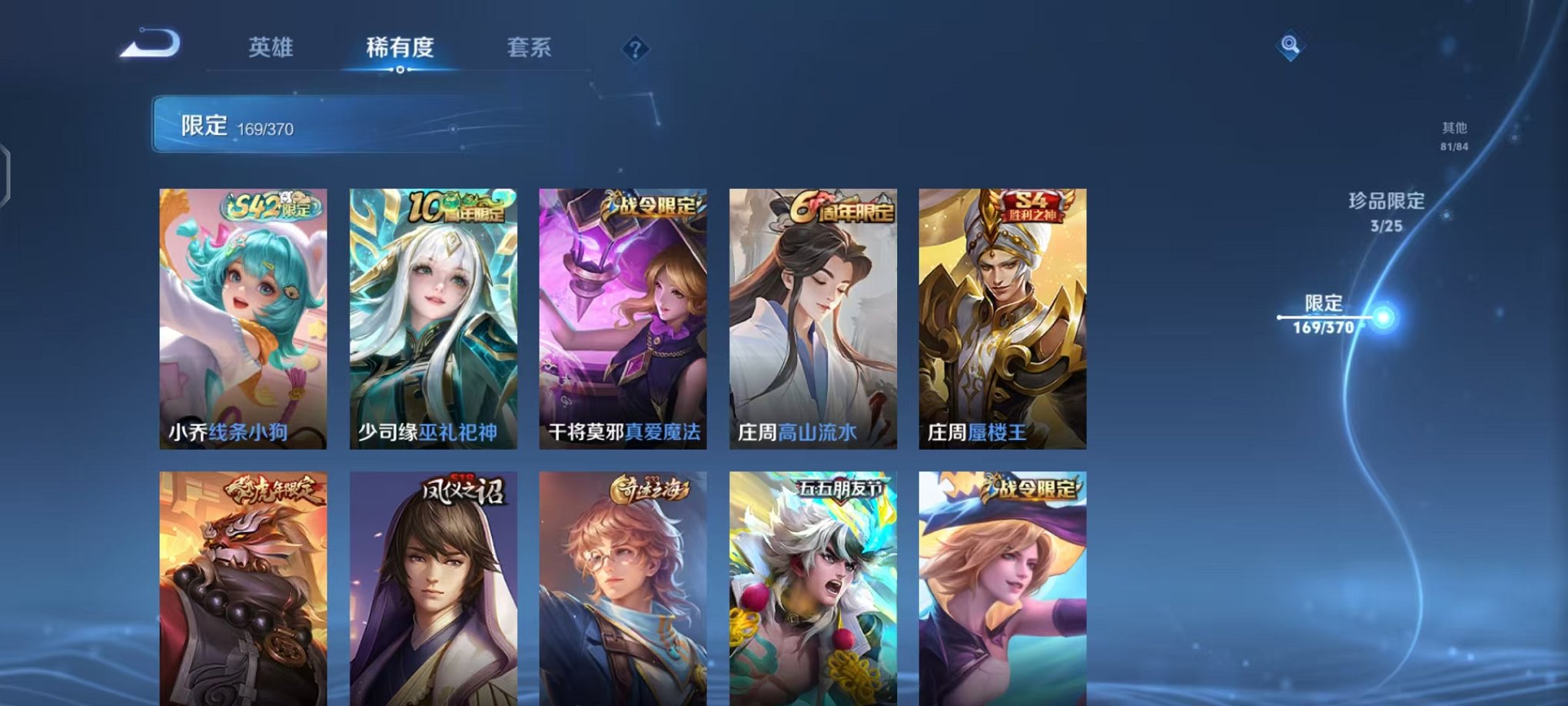Viewport: 1568px width, 706px height.
Task: Click the 战令限定 badge on 干将莫邪's card
Action: (x=651, y=205)
